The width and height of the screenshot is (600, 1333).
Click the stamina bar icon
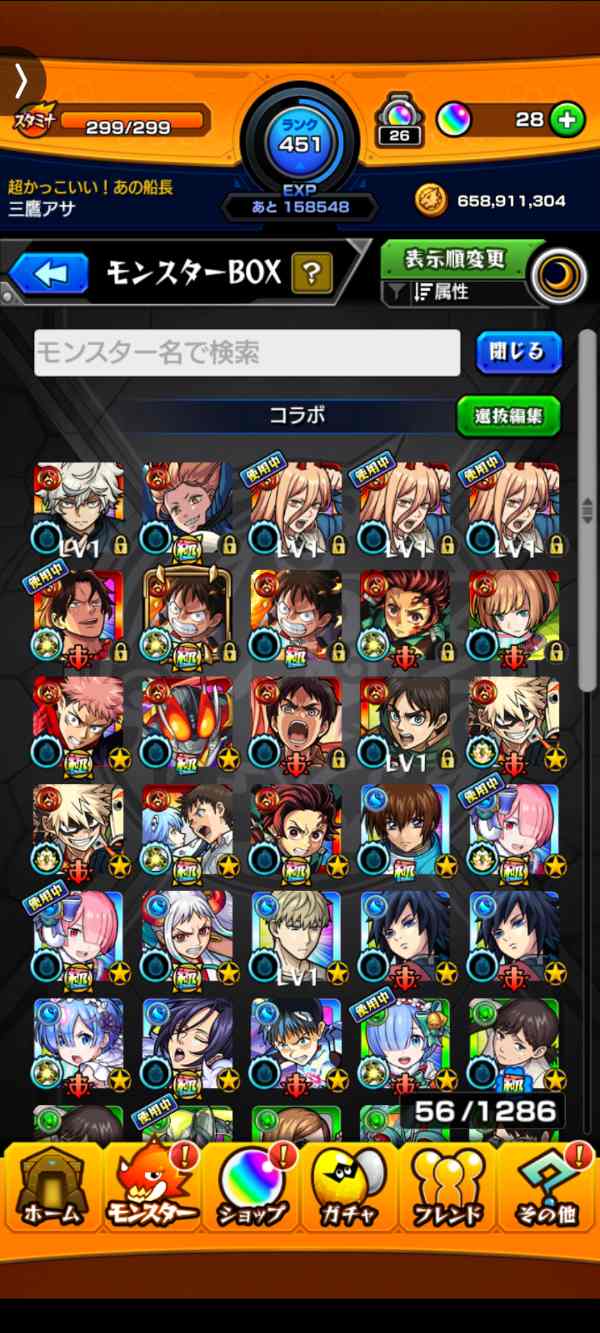tap(35, 121)
